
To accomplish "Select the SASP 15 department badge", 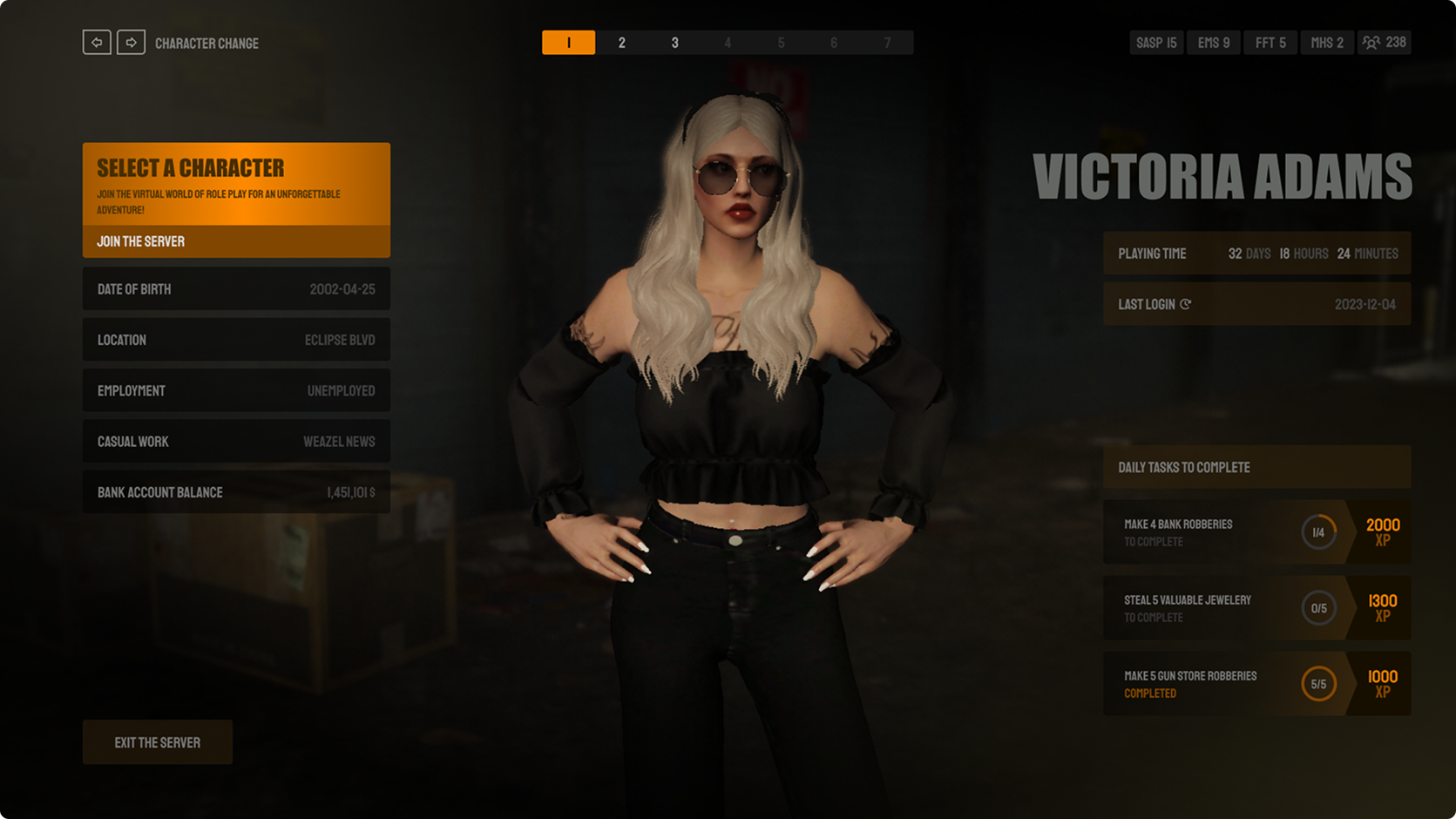I will click(x=1156, y=42).
